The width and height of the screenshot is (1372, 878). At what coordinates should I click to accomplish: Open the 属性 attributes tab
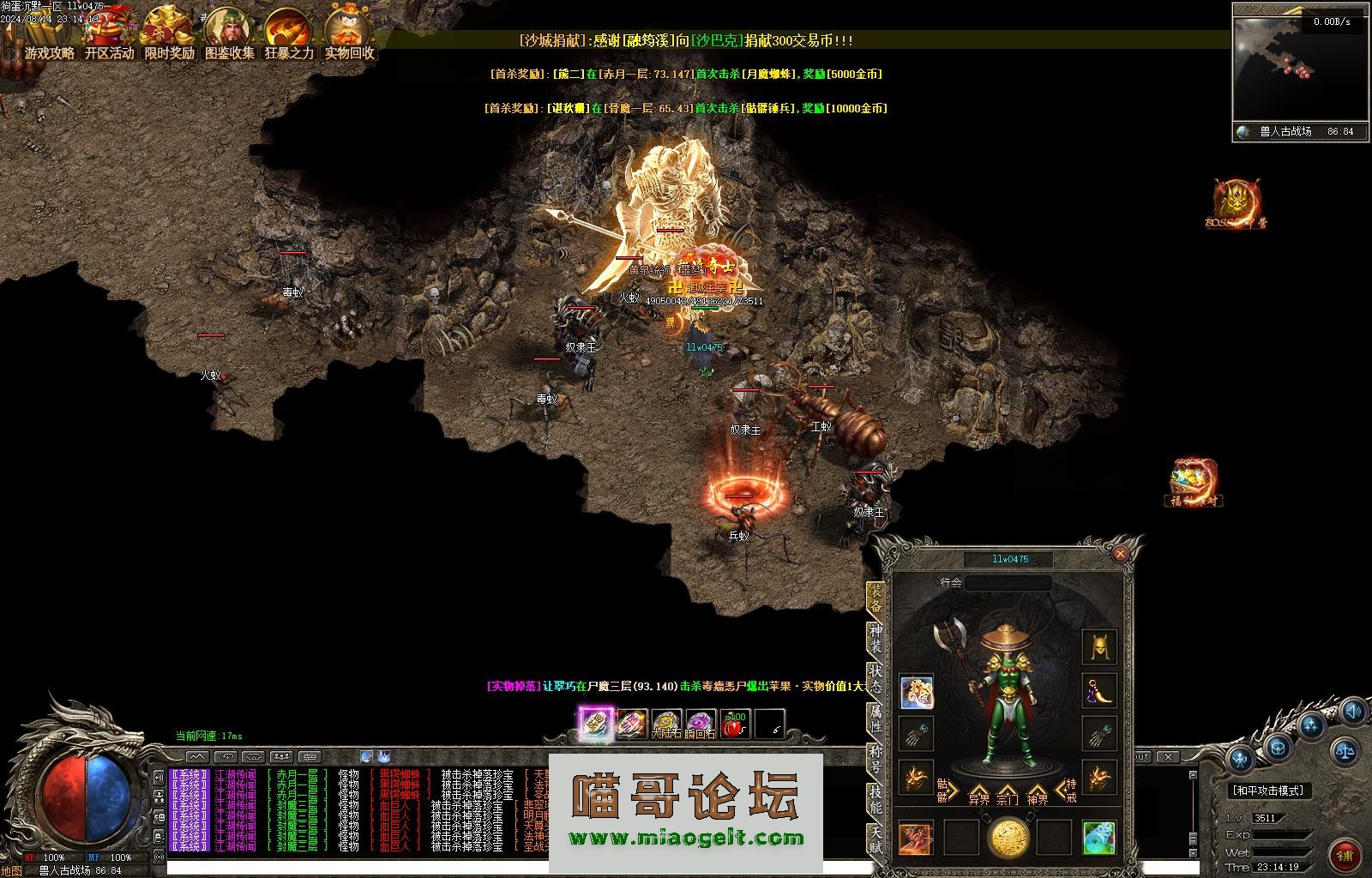tap(876, 719)
